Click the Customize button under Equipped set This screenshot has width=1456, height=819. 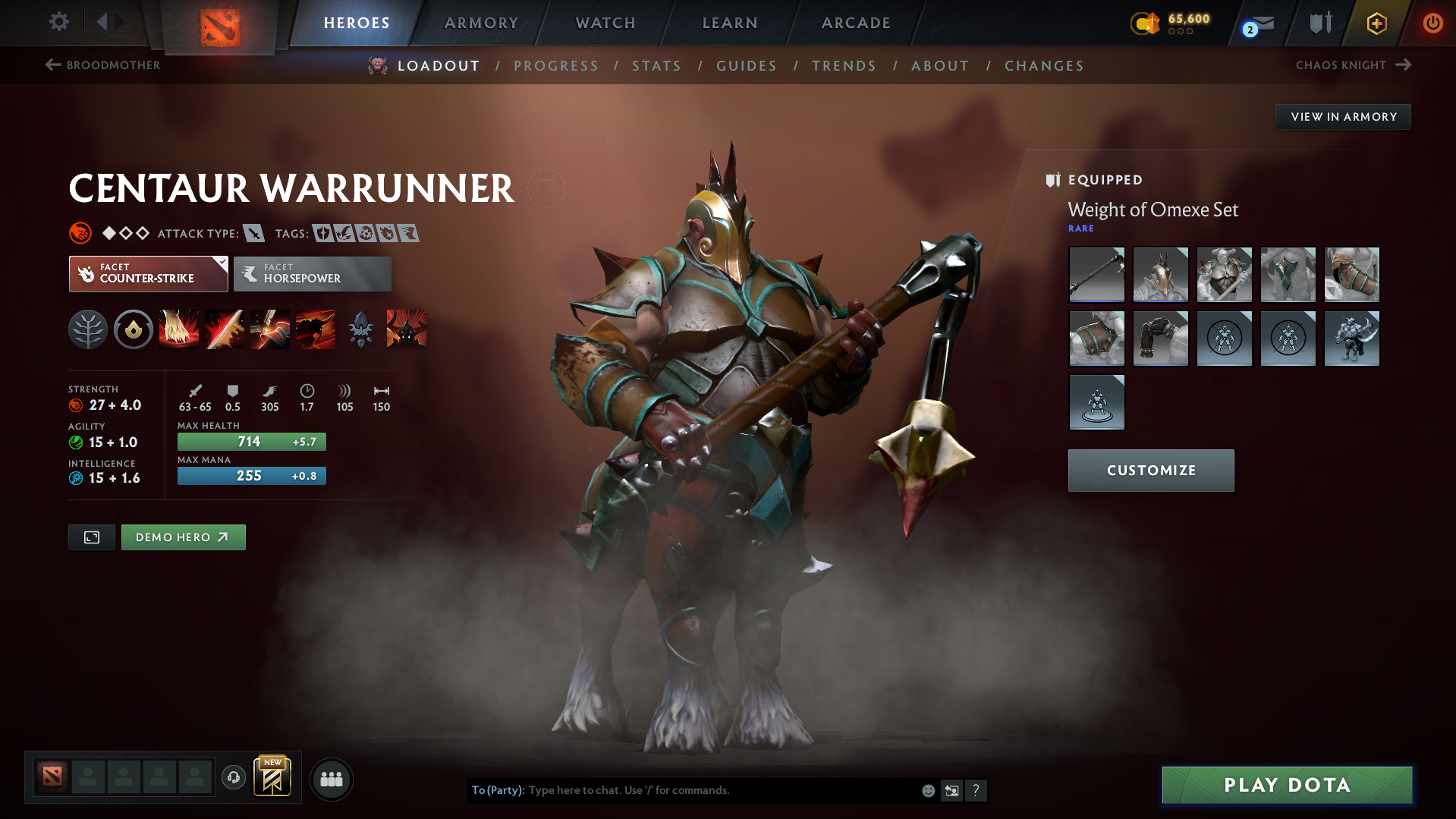tap(1150, 470)
